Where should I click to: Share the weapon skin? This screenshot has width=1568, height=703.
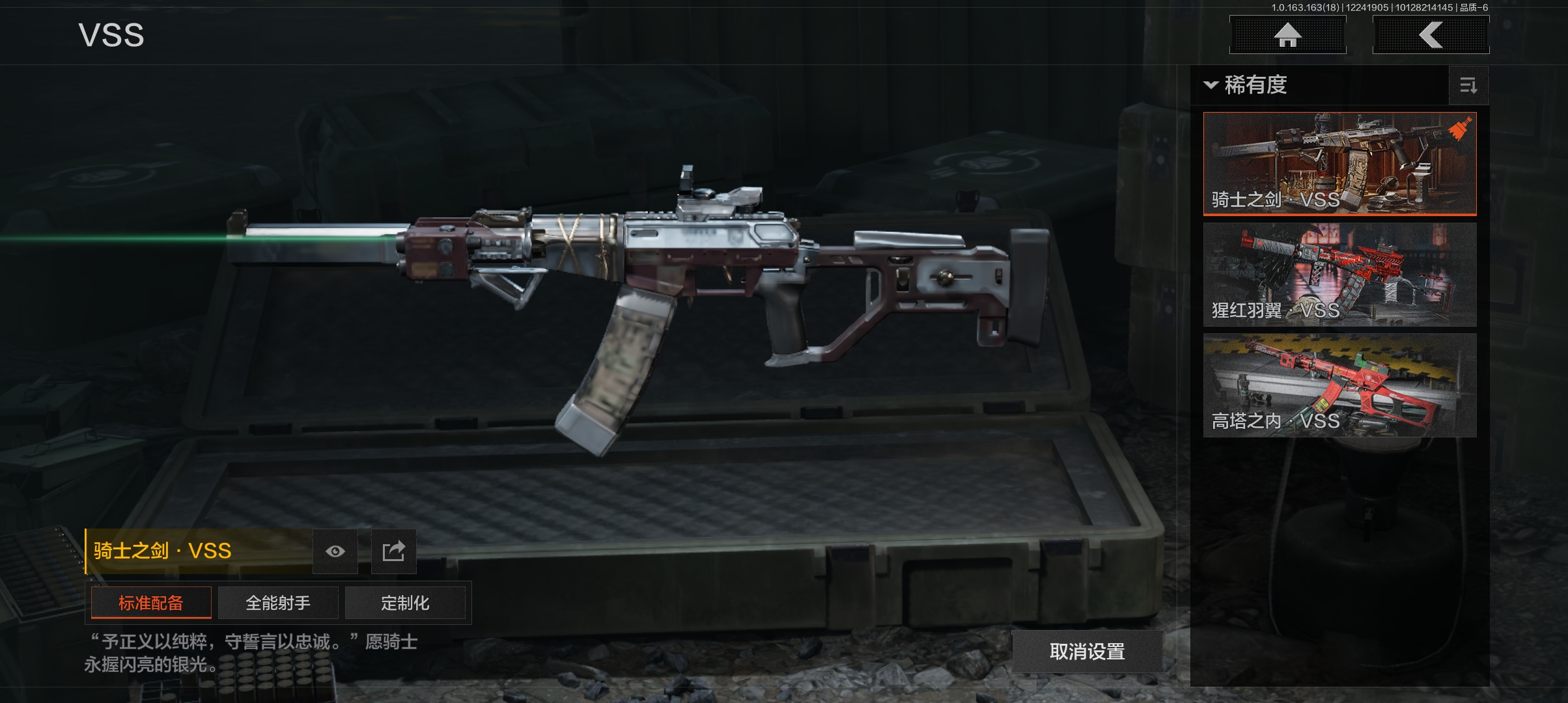(x=393, y=551)
